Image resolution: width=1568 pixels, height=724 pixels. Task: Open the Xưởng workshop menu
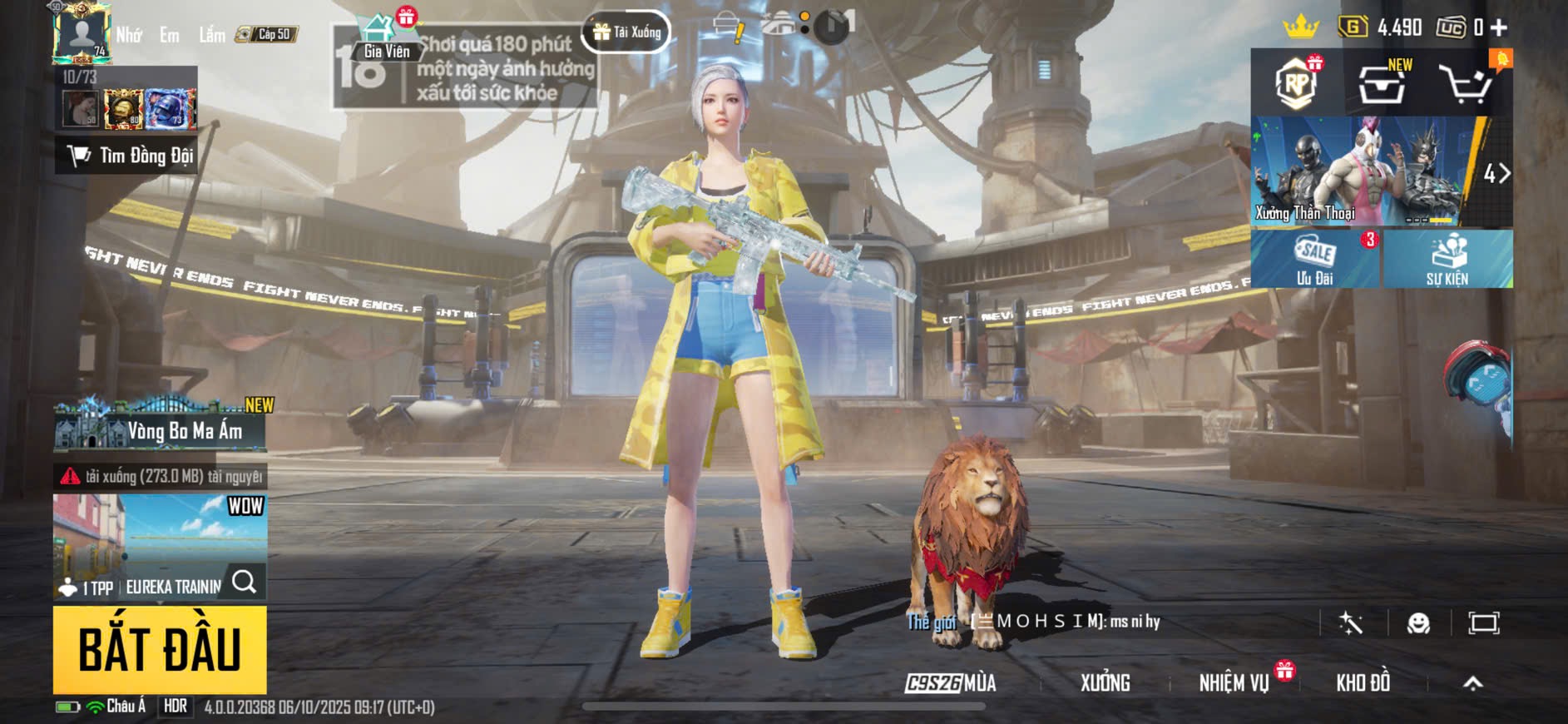point(1105,683)
